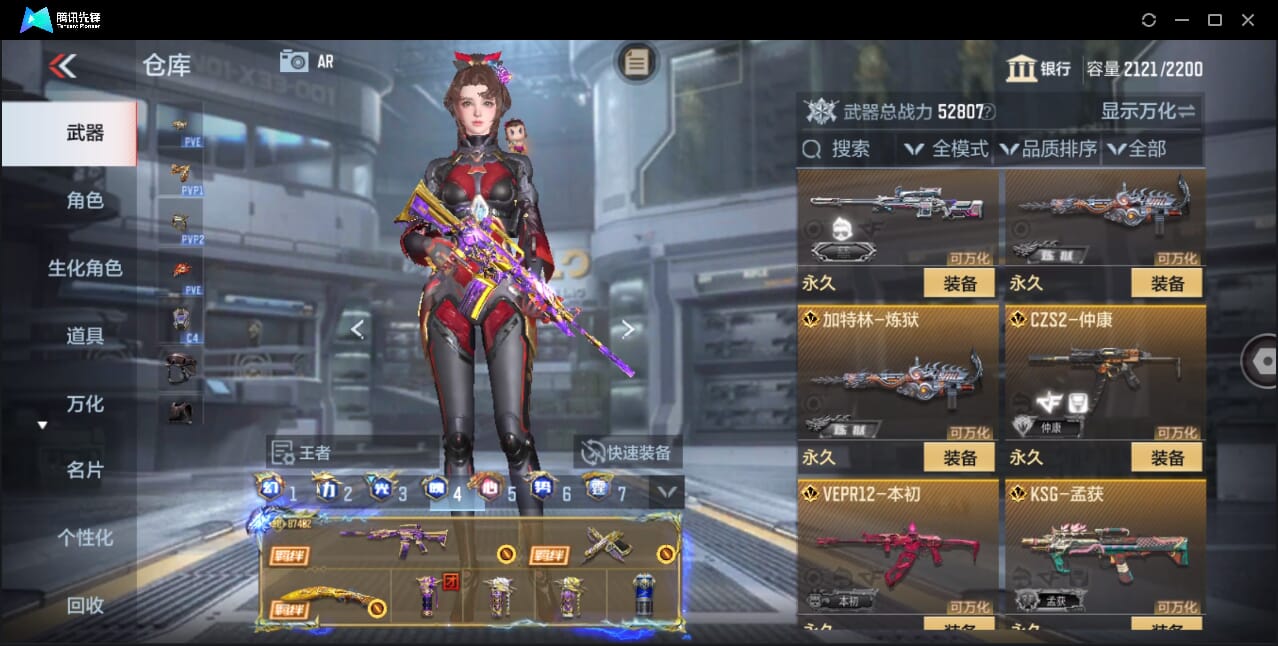Open the 全模式 mode filter dropdown
This screenshot has height=646, width=1278.
[947, 149]
